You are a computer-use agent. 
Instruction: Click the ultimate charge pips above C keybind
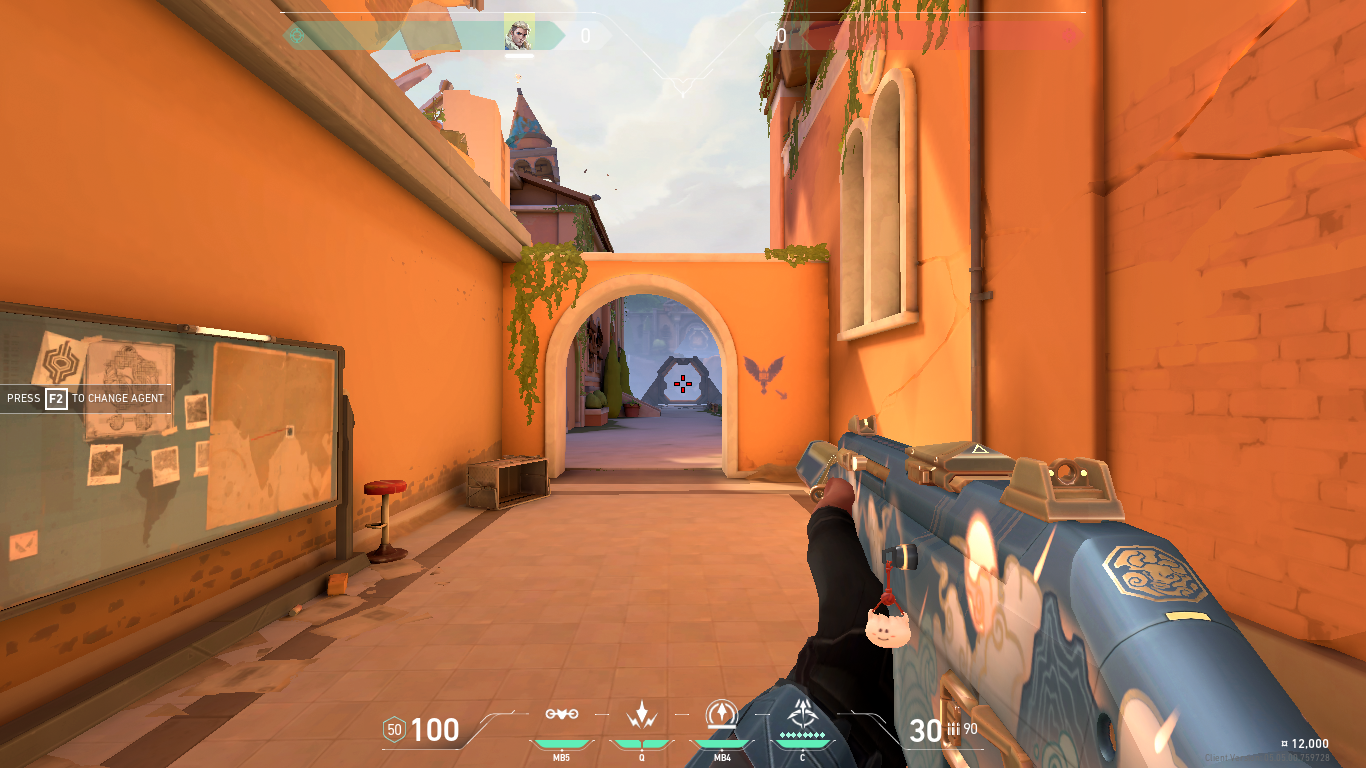[803, 734]
